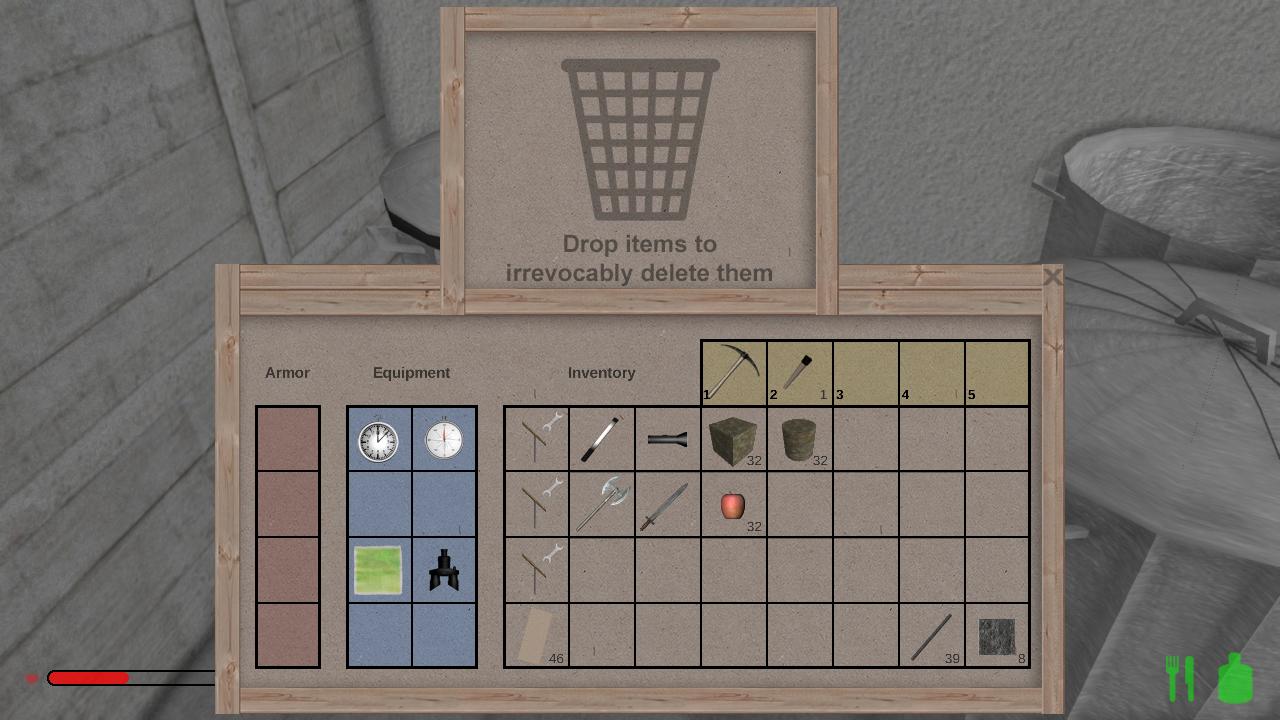Pick up the knife in the inventory
Image resolution: width=1280 pixels, height=720 pixels.
(x=602, y=439)
